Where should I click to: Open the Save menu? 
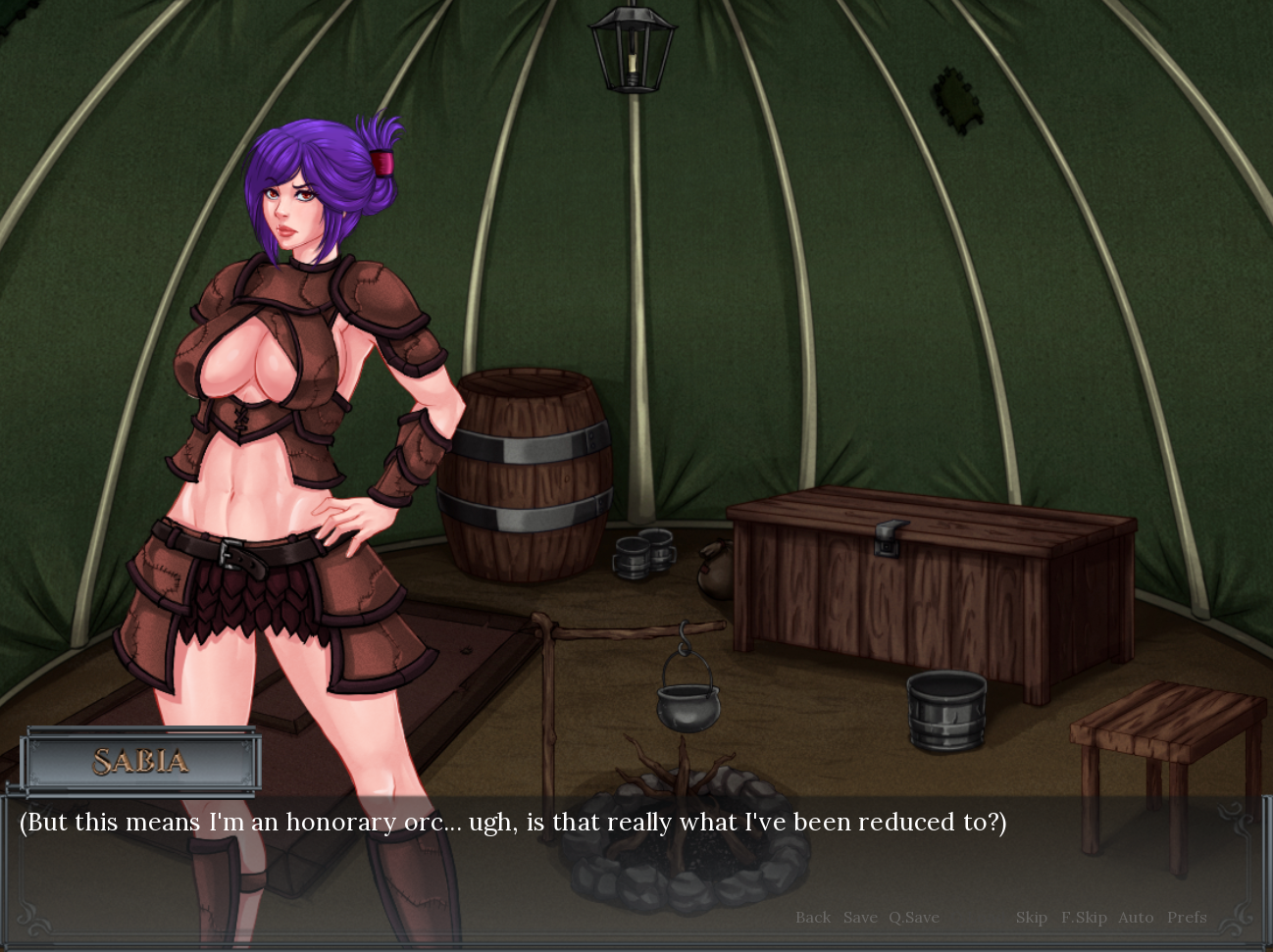(860, 918)
